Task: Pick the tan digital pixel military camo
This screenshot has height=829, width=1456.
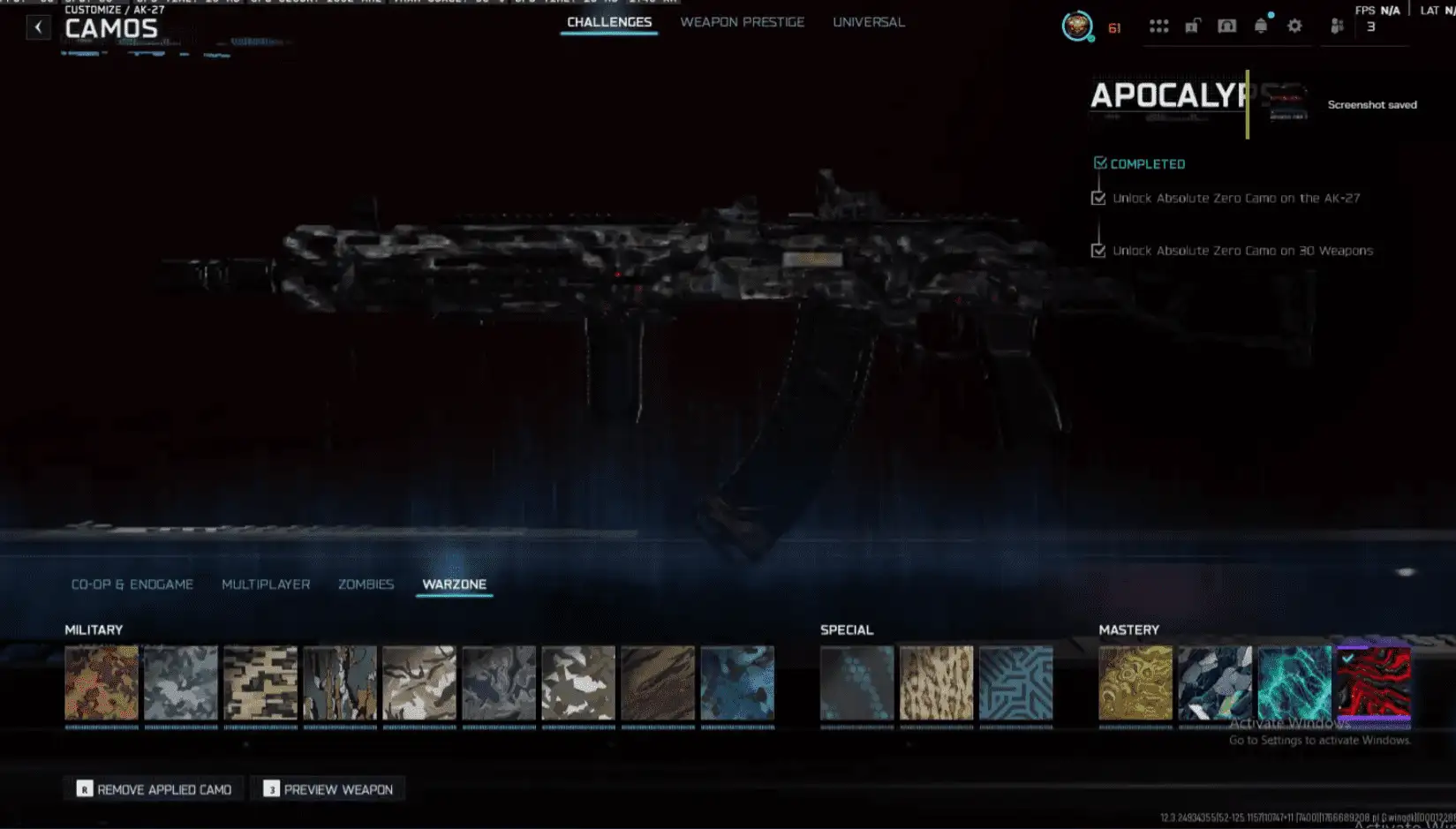Action: tap(260, 682)
